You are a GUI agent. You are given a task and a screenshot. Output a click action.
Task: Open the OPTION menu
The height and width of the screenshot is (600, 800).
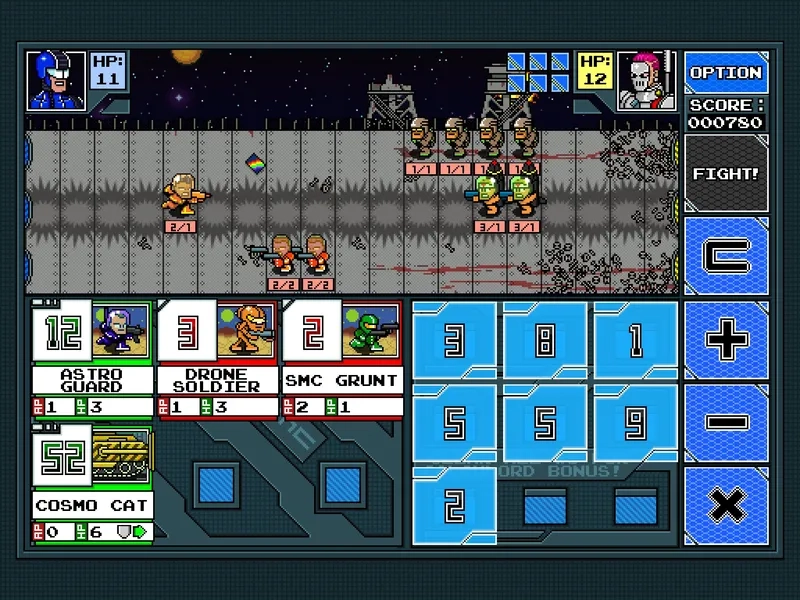tap(726, 73)
